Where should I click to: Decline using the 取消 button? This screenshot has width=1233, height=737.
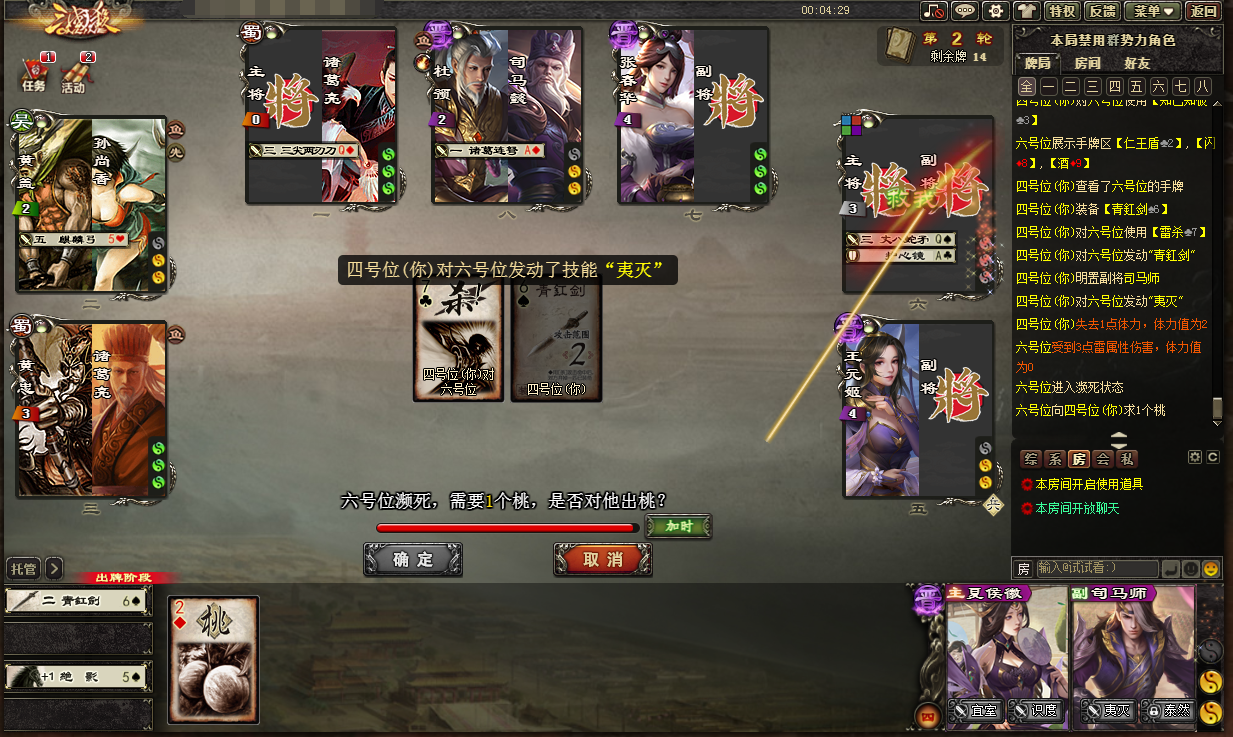click(603, 560)
